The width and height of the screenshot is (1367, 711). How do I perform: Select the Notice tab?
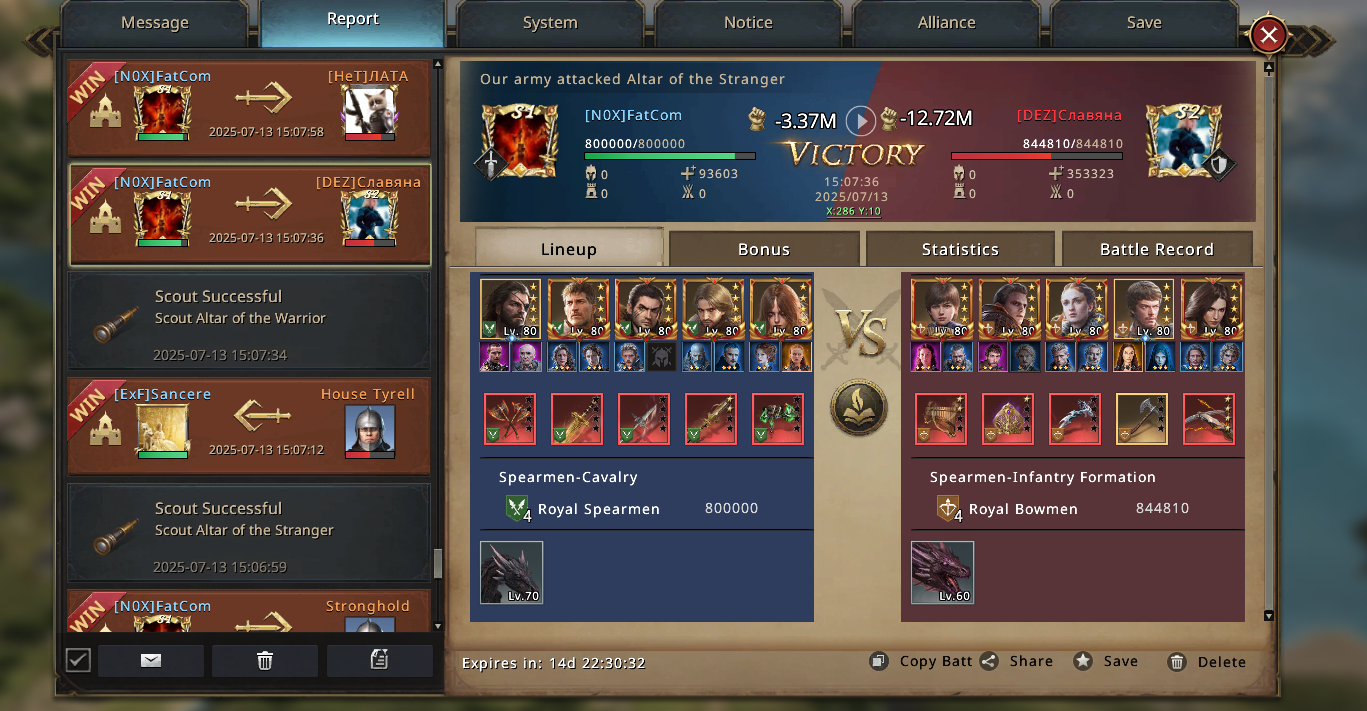point(748,23)
